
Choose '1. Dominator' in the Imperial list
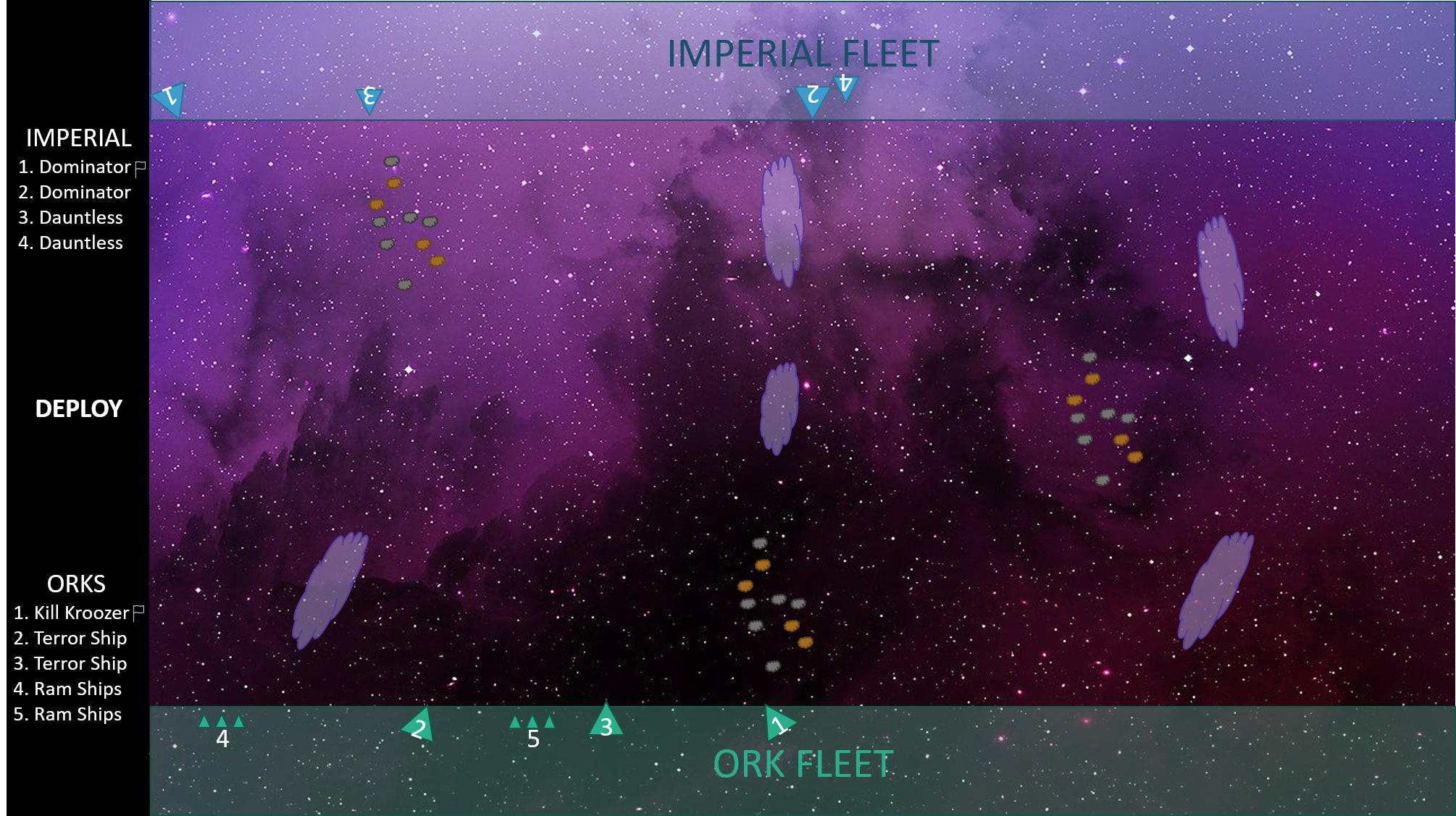click(74, 167)
